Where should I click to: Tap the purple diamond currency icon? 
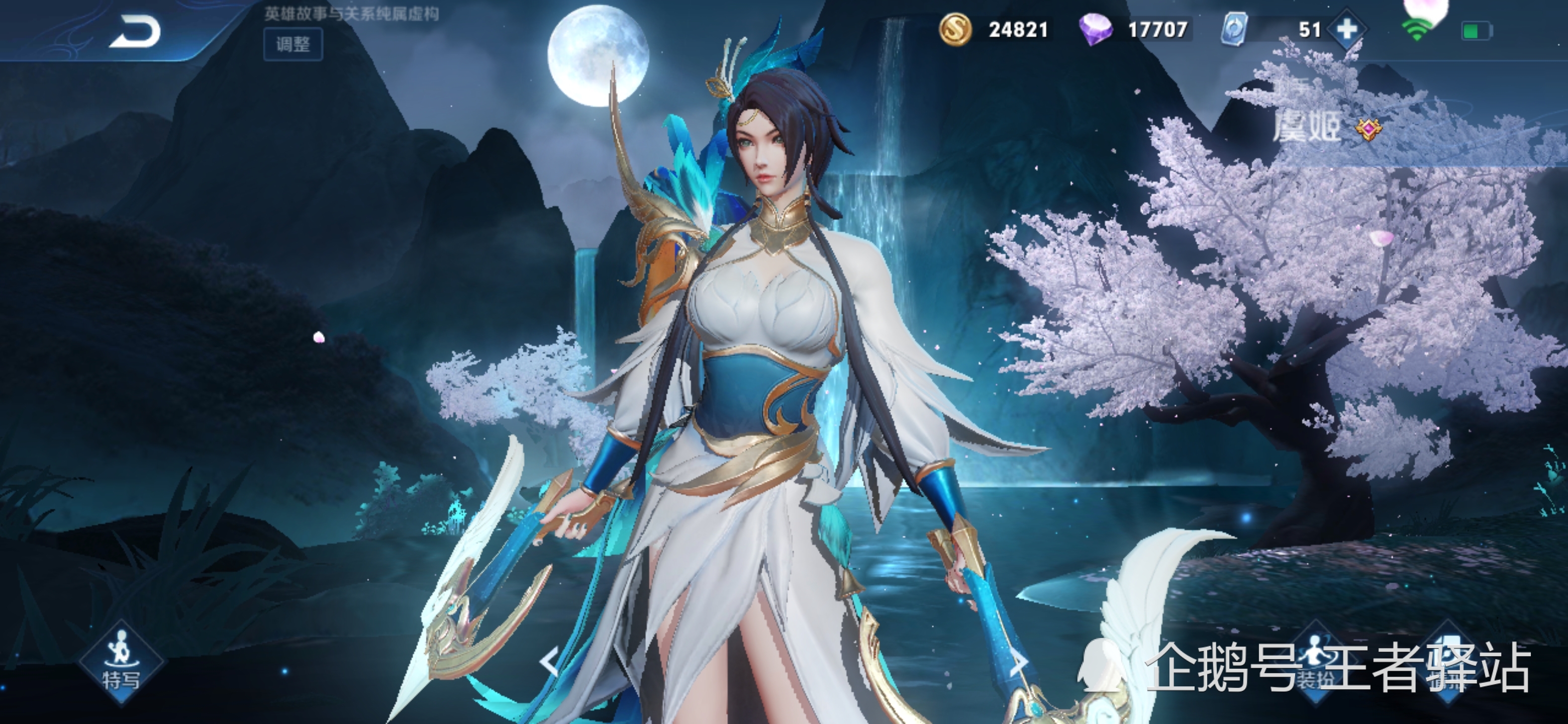pyautogui.click(x=1095, y=29)
